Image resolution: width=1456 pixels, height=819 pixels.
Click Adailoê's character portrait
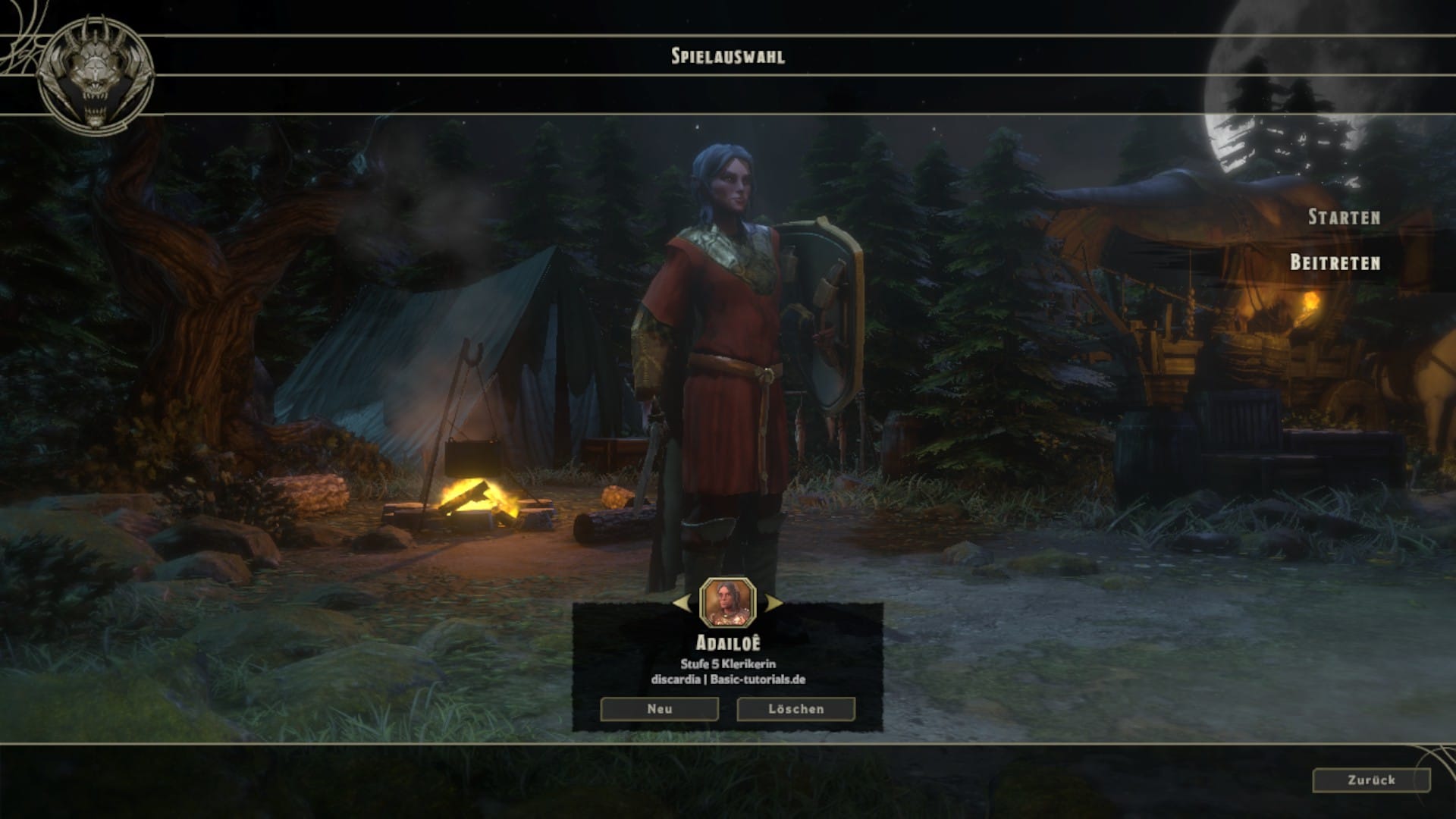click(x=728, y=602)
